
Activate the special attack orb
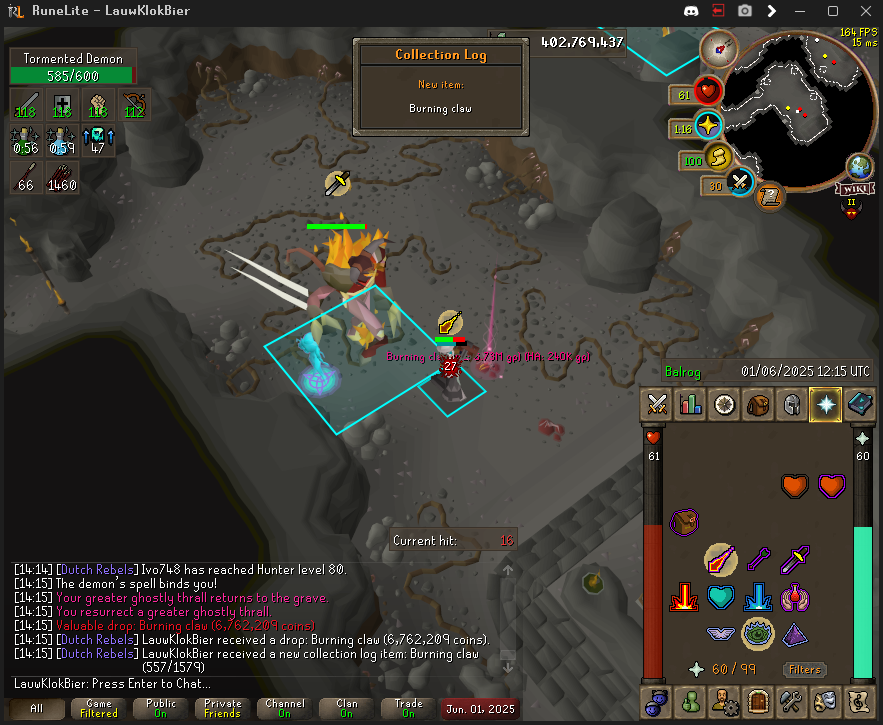tap(740, 183)
